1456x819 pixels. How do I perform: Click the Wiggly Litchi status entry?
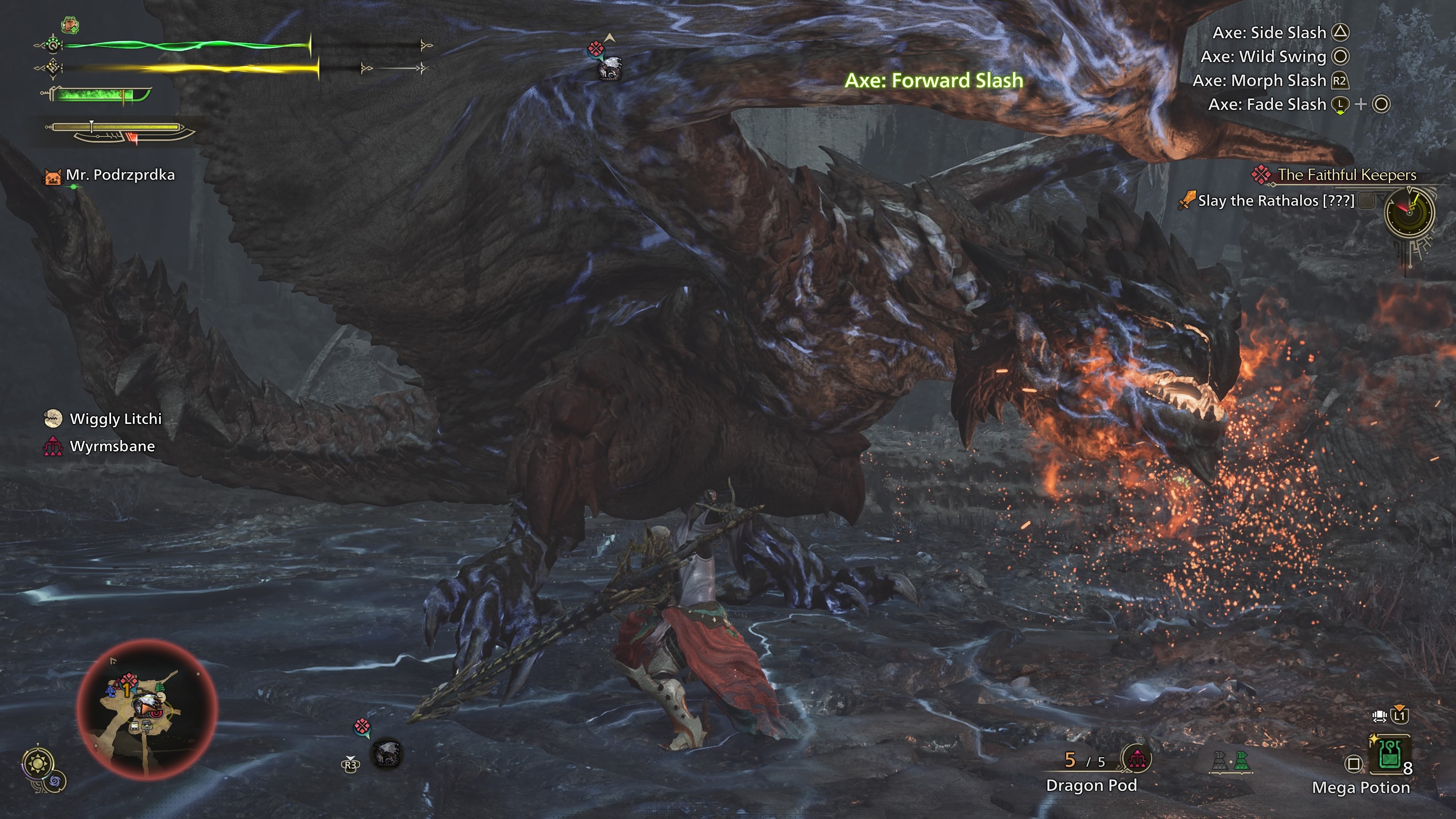click(115, 419)
